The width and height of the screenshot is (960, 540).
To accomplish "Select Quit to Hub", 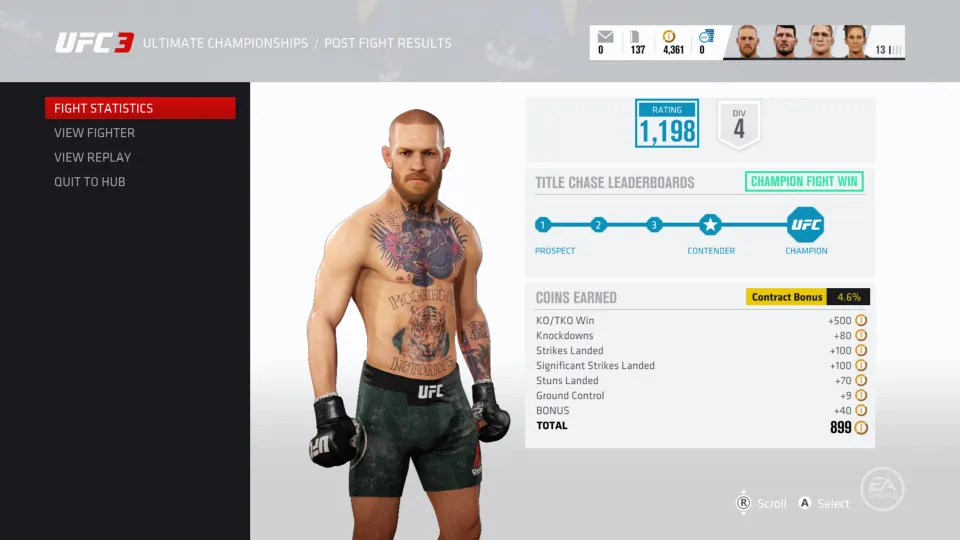I will point(90,182).
